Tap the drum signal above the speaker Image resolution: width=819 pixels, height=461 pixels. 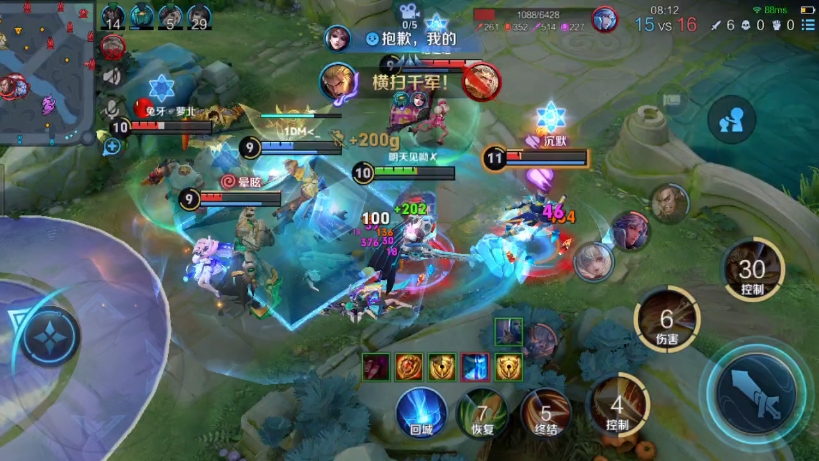pos(113,46)
